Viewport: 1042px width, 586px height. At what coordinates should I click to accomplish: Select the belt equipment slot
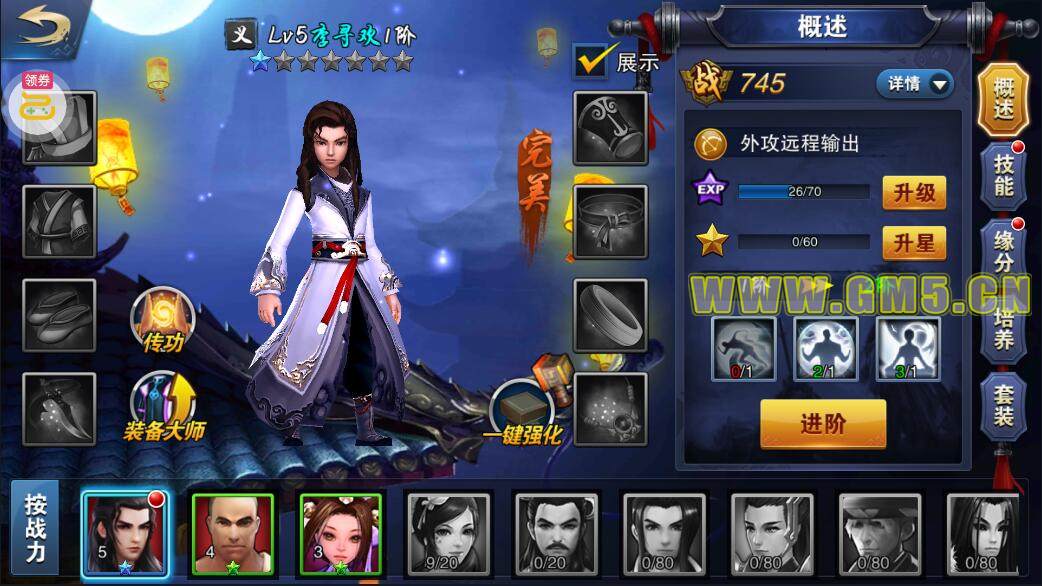tap(610, 220)
